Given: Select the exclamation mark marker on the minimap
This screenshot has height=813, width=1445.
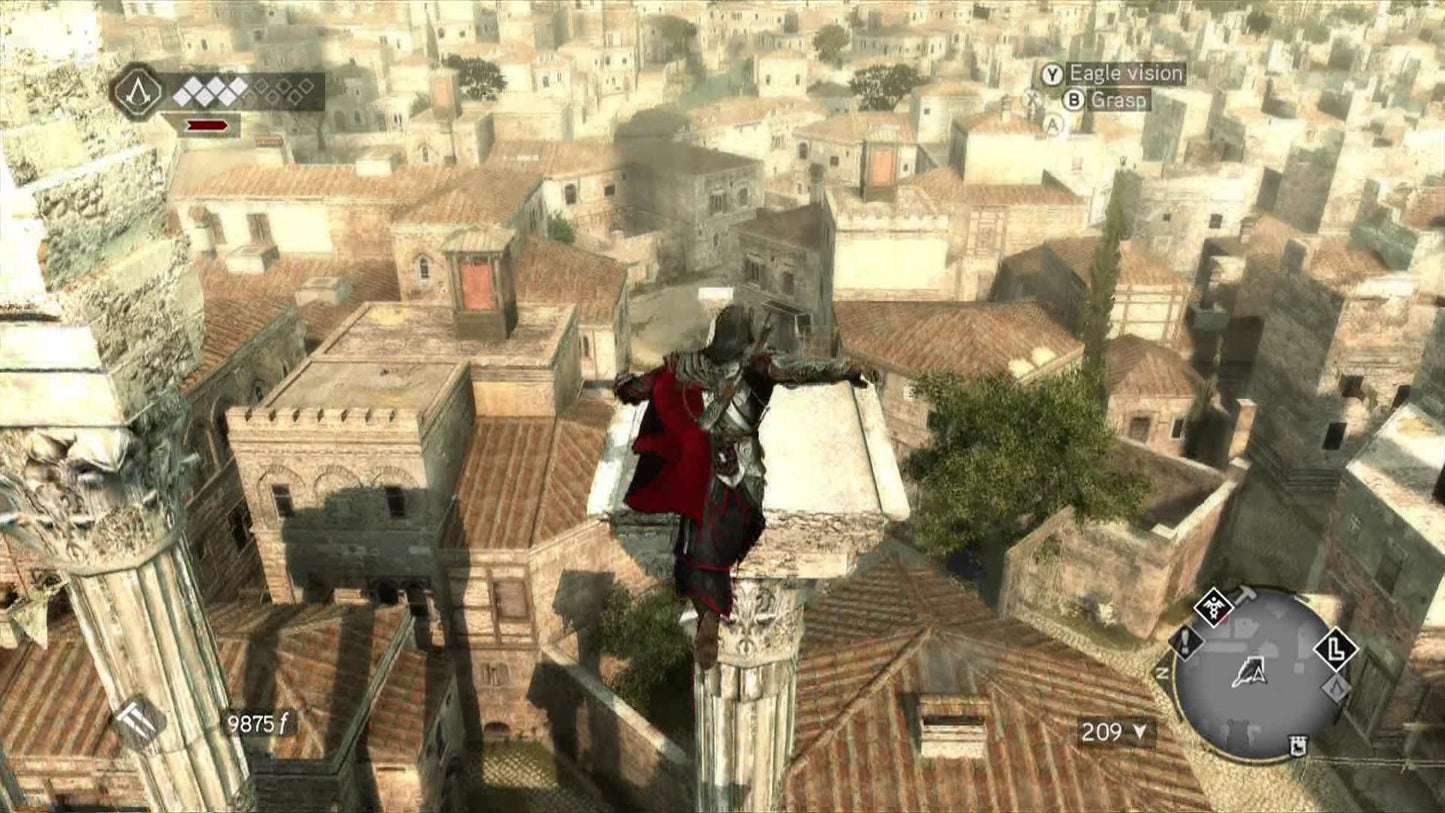Looking at the screenshot, I should click(x=1186, y=641).
